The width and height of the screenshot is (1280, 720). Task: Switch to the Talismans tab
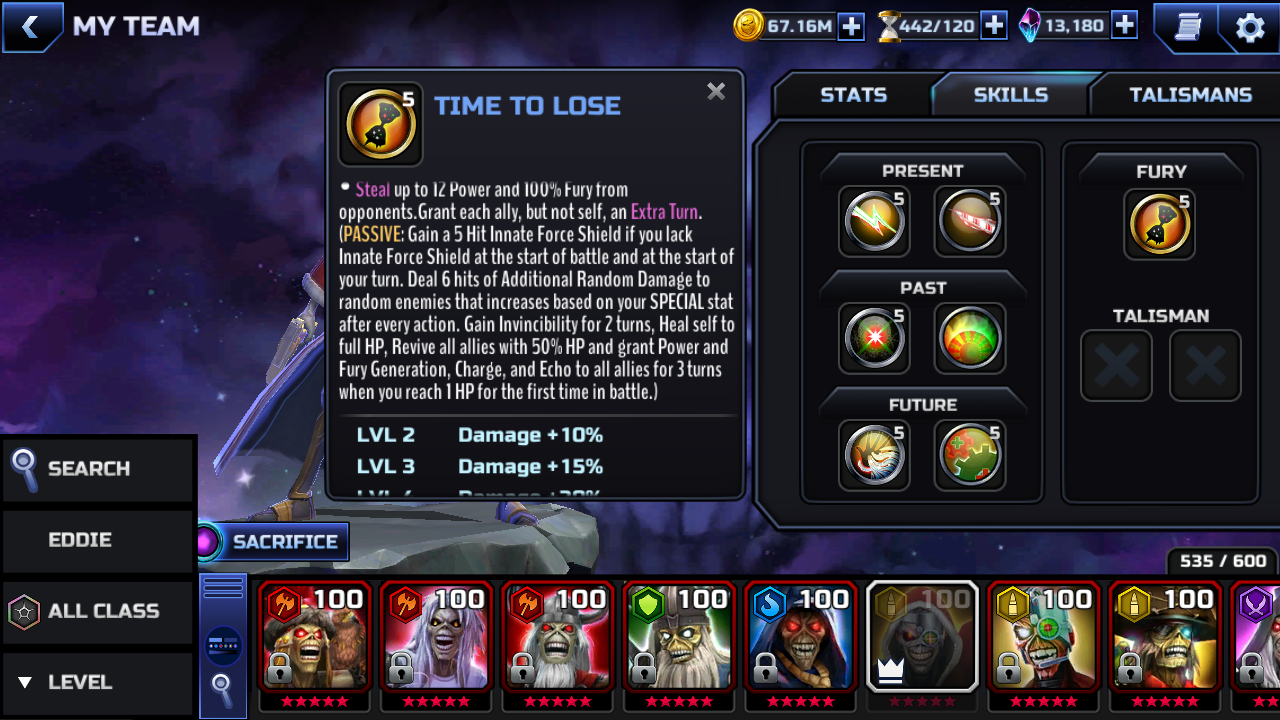pos(1190,95)
